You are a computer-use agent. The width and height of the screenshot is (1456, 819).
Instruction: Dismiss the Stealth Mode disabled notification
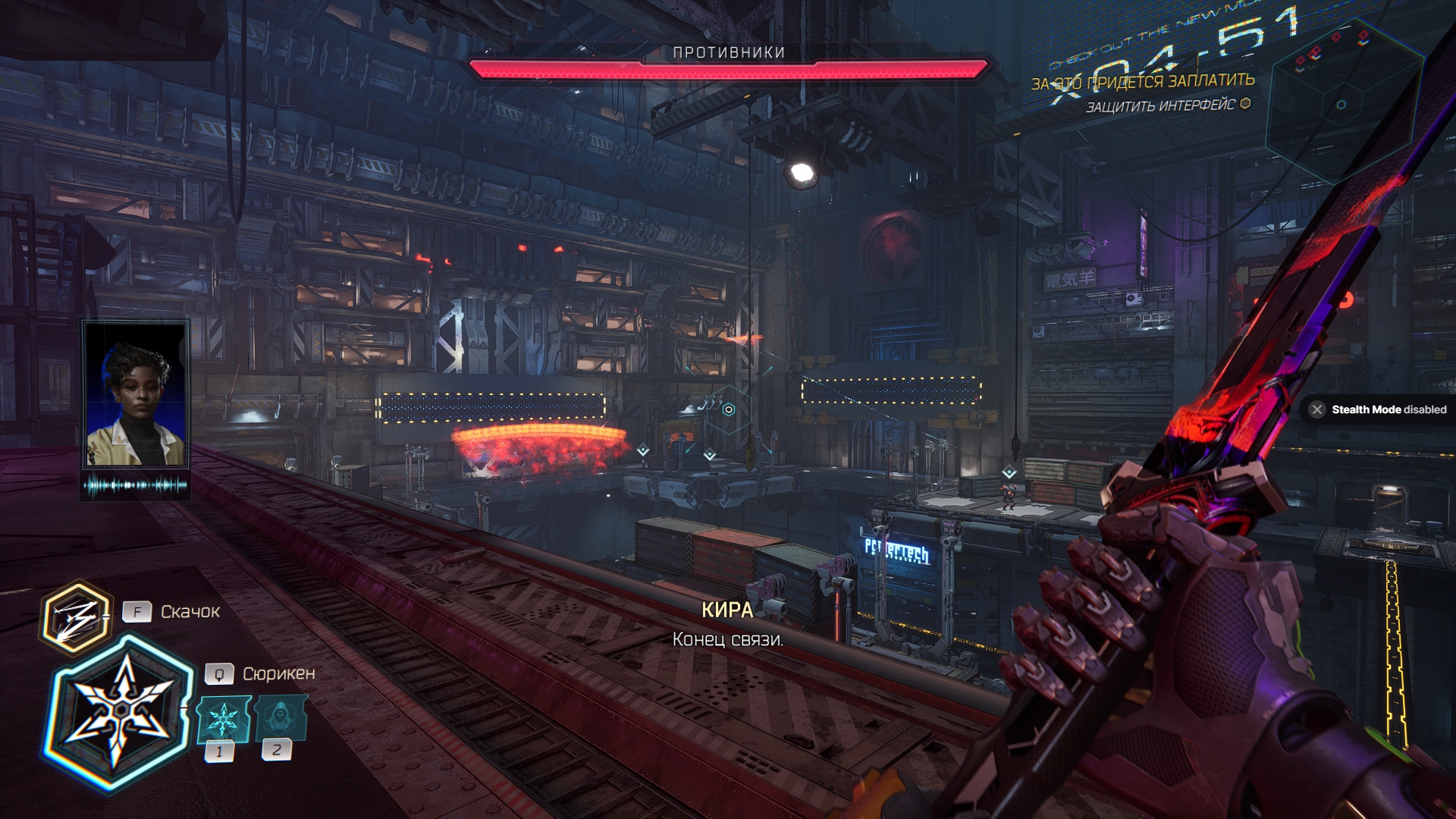[1317, 409]
